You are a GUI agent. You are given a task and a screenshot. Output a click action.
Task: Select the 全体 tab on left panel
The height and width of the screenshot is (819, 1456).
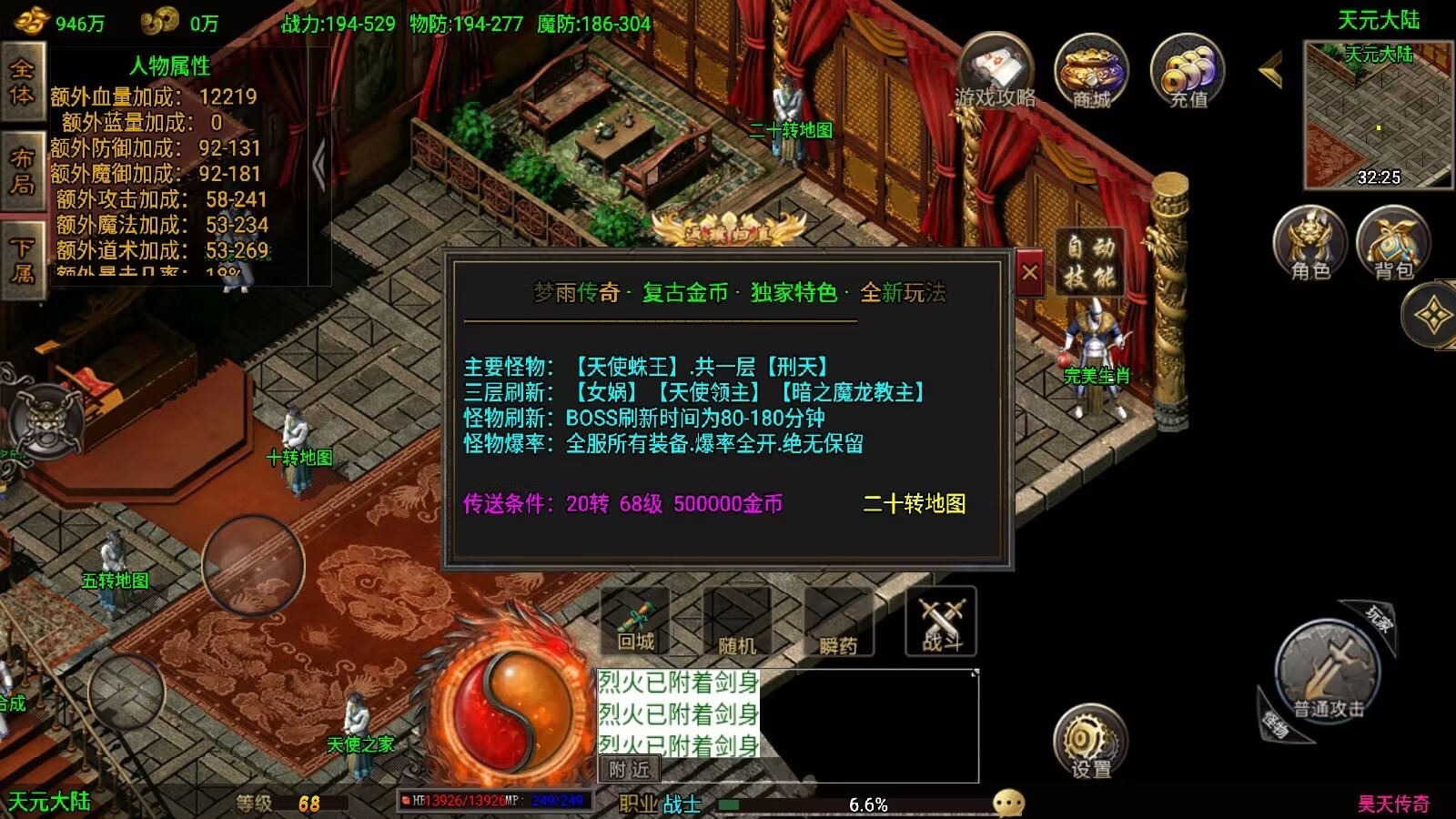tap(22, 82)
